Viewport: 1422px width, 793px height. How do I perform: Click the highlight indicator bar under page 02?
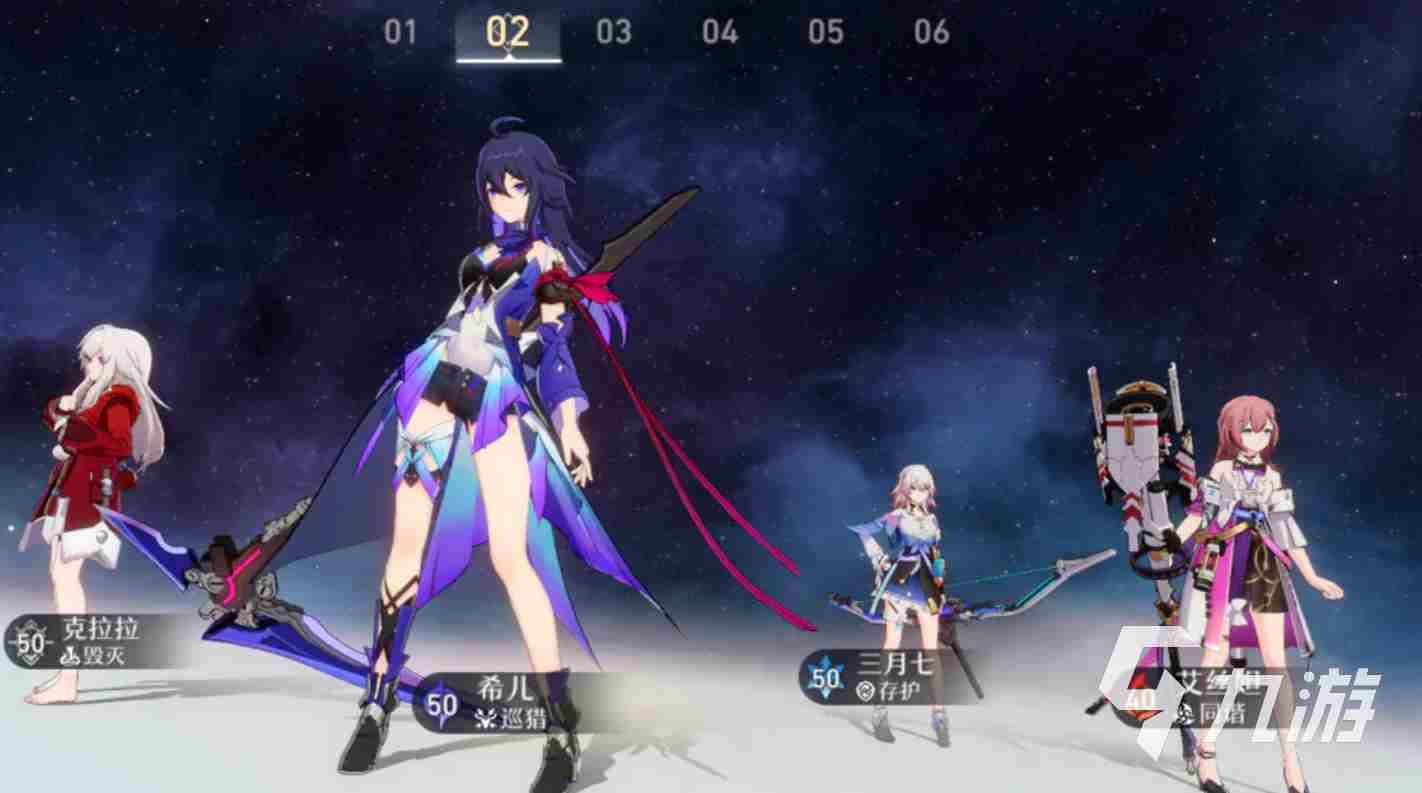click(508, 58)
